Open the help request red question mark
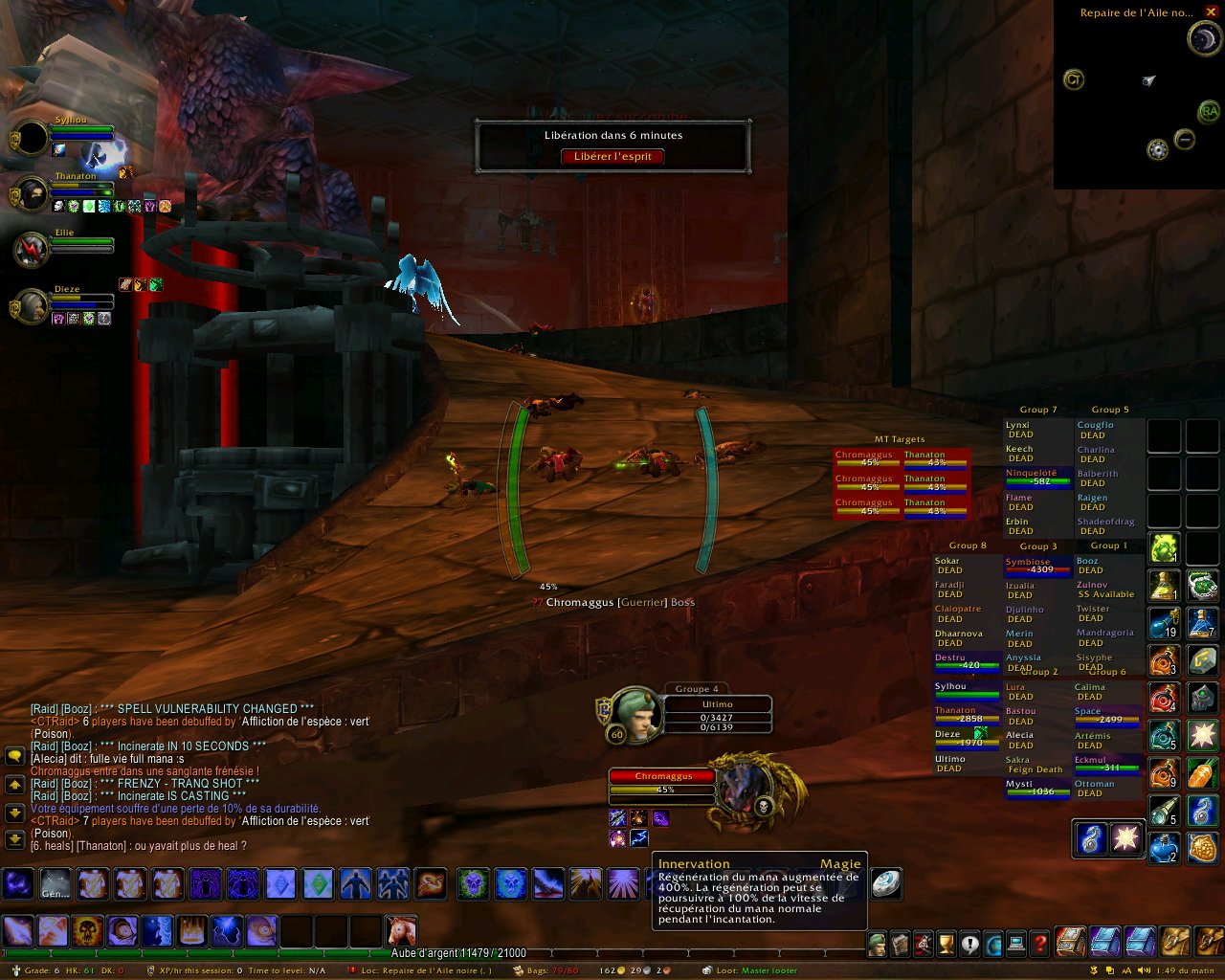 pos(1039,945)
